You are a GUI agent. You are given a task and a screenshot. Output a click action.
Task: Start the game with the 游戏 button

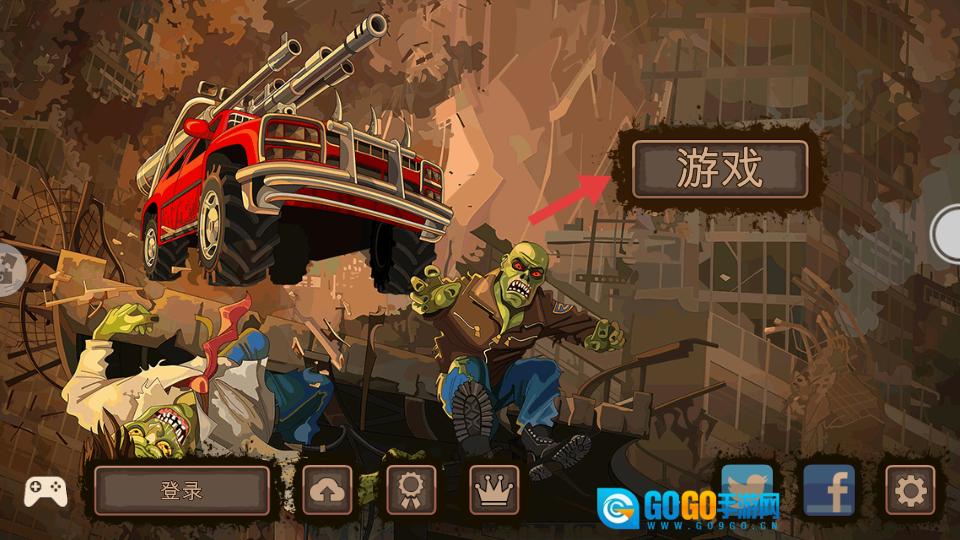click(x=719, y=169)
